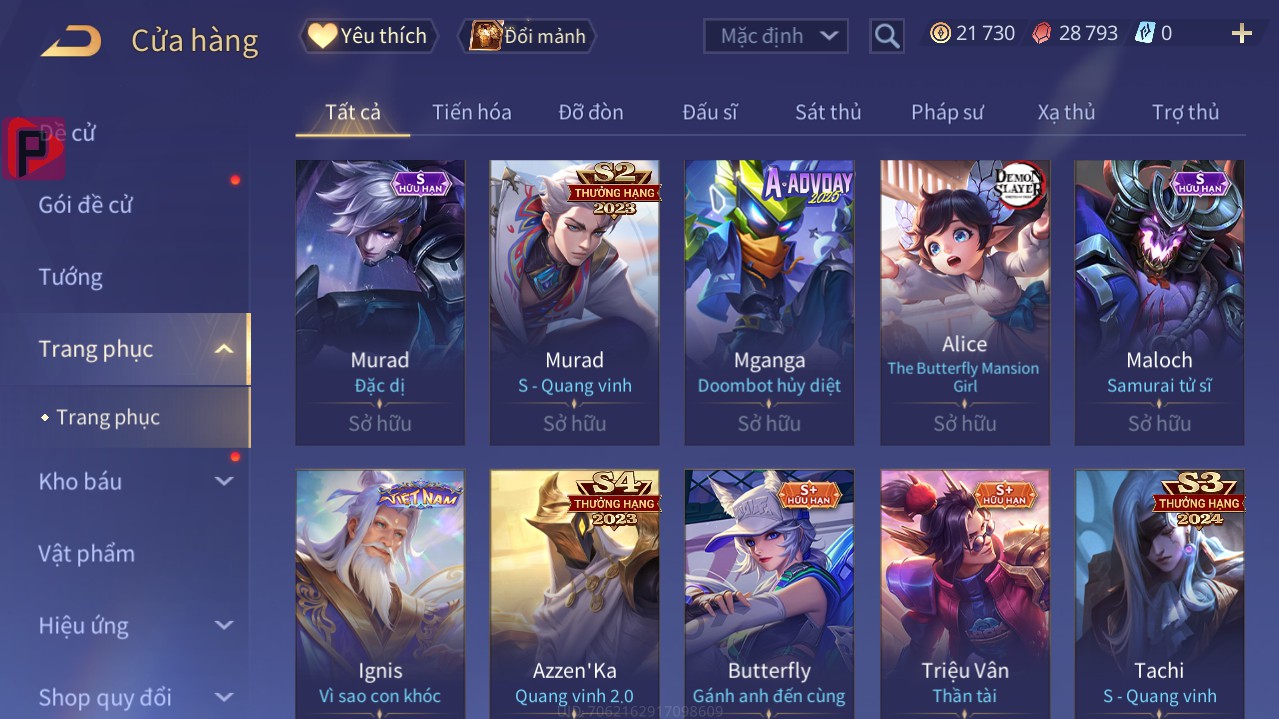Open the Gói đề cử menu
Screen dimensions: 1279x719
[86, 205]
